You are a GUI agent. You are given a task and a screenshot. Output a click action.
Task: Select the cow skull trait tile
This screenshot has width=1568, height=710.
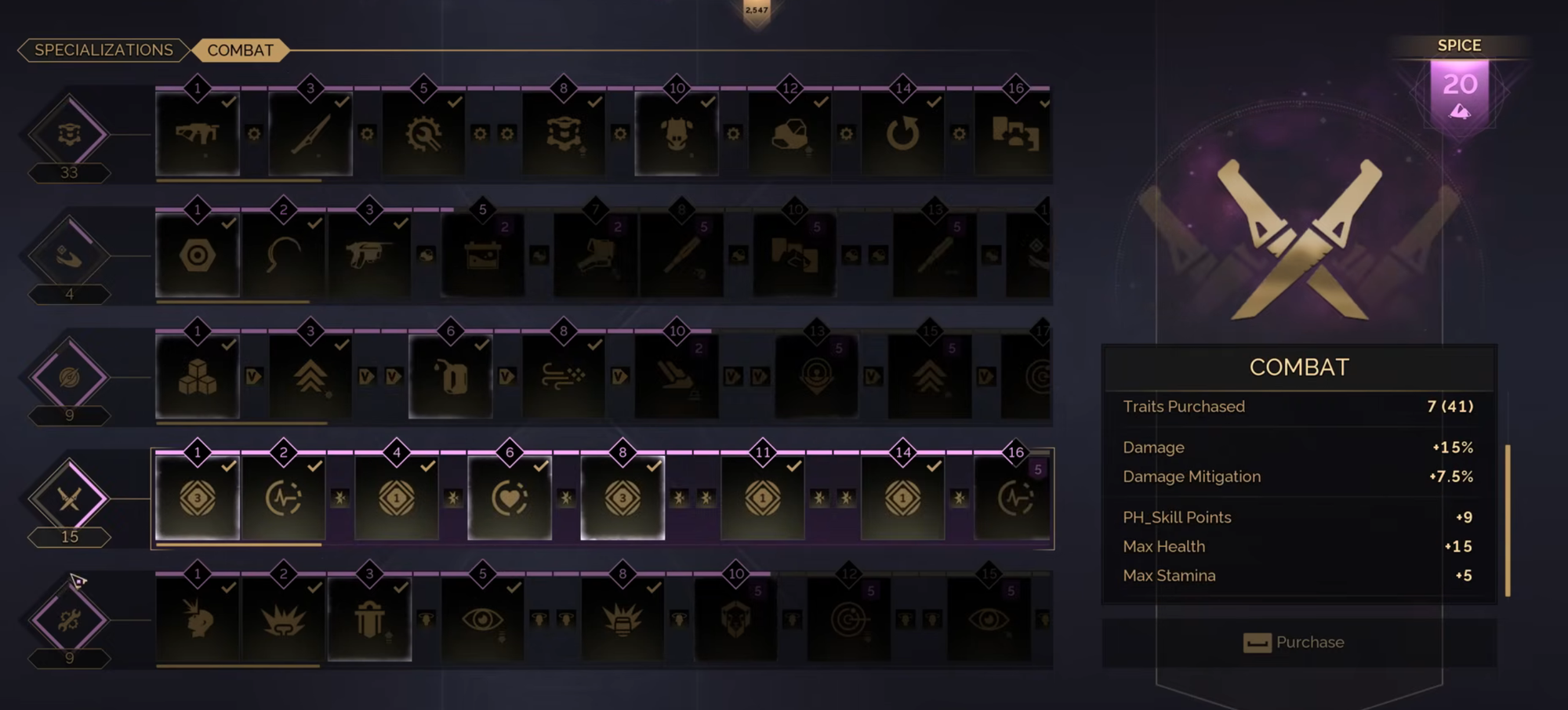click(677, 134)
